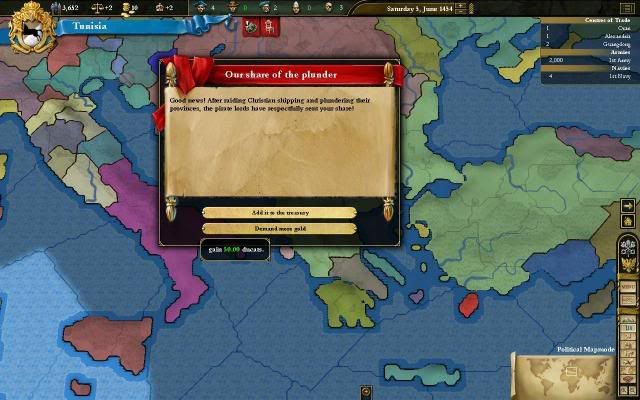Image resolution: width=640 pixels, height=400 pixels.
Task: Choose "Add it to the treasury"
Action: (279, 212)
